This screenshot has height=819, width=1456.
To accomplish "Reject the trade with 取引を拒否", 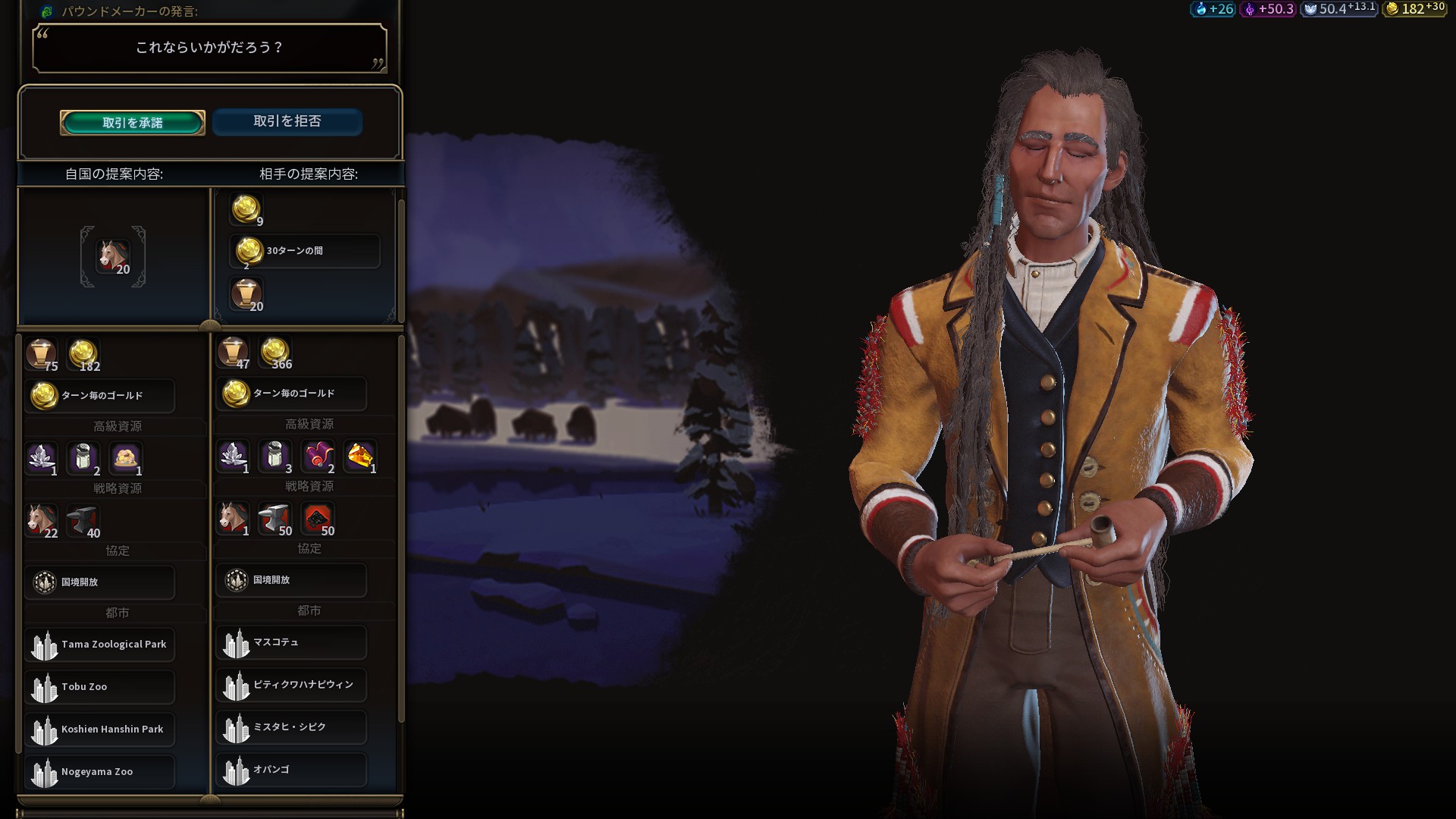I will (287, 121).
